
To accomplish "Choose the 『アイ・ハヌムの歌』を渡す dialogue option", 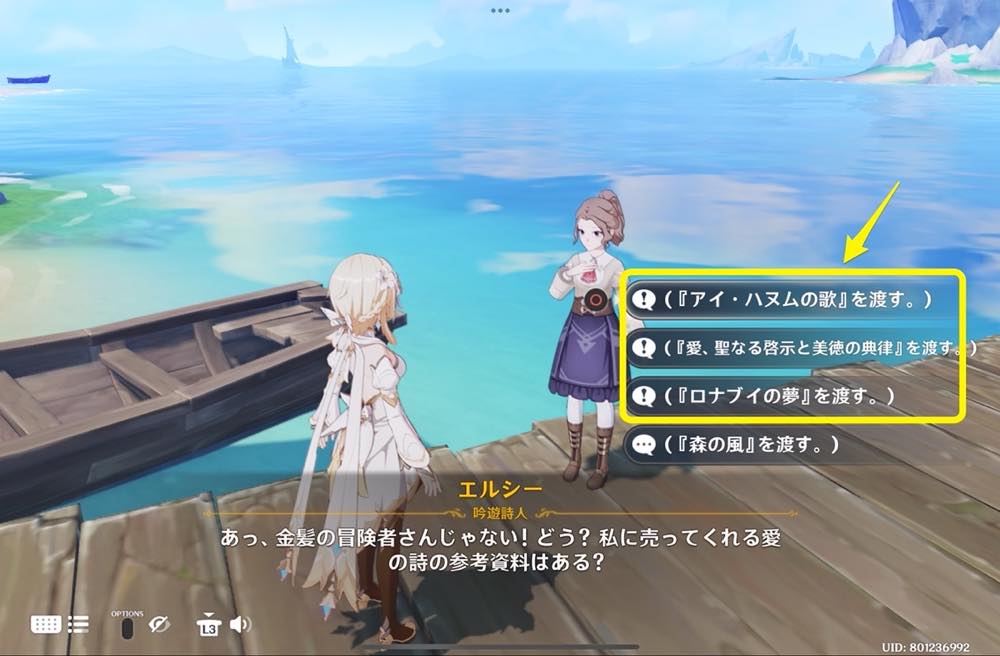I will pyautogui.click(x=790, y=298).
